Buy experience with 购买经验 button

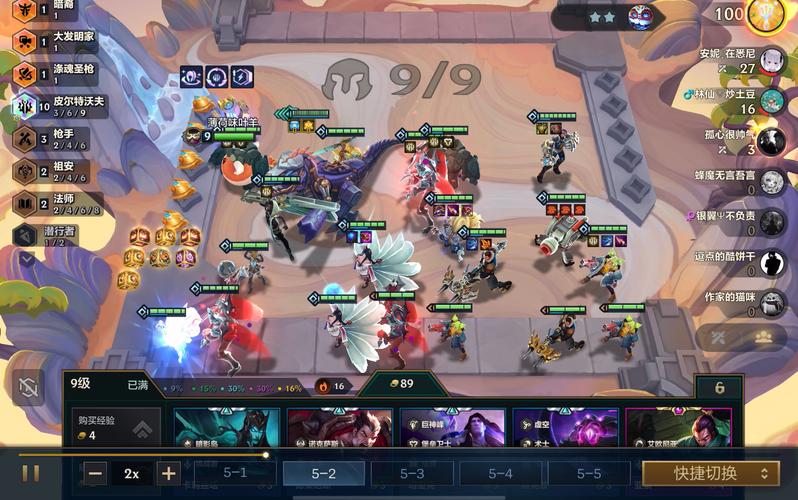tap(116, 427)
